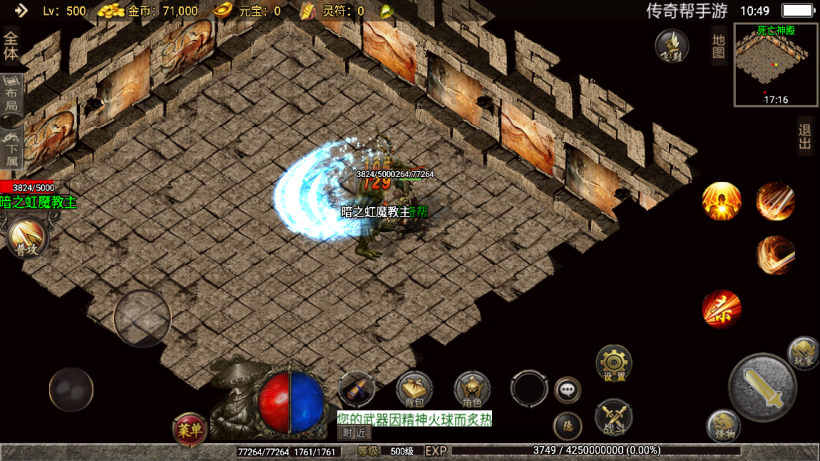Open the 地图 map tab
The width and height of the screenshot is (820, 461).
[718, 45]
